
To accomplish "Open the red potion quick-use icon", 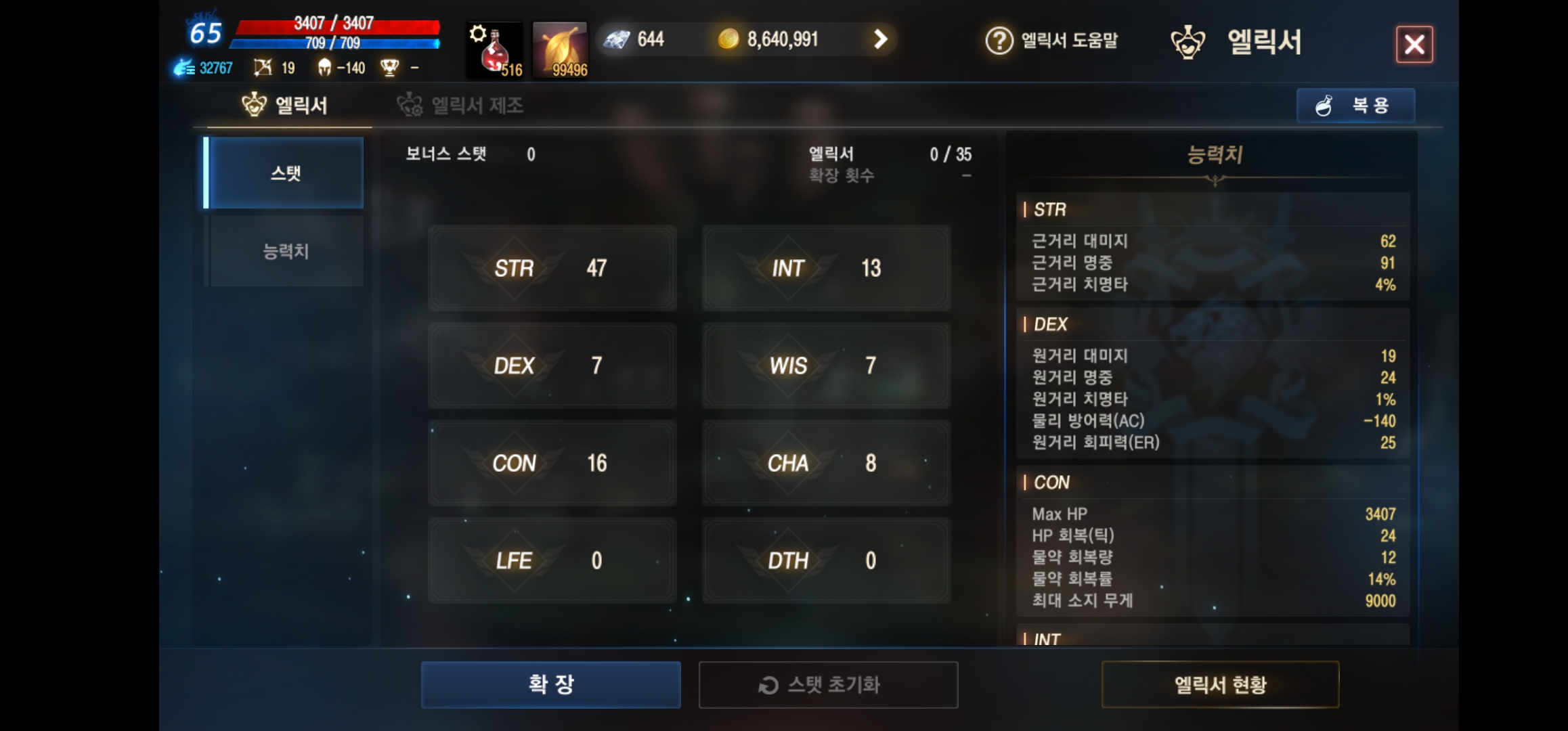I will [x=493, y=50].
